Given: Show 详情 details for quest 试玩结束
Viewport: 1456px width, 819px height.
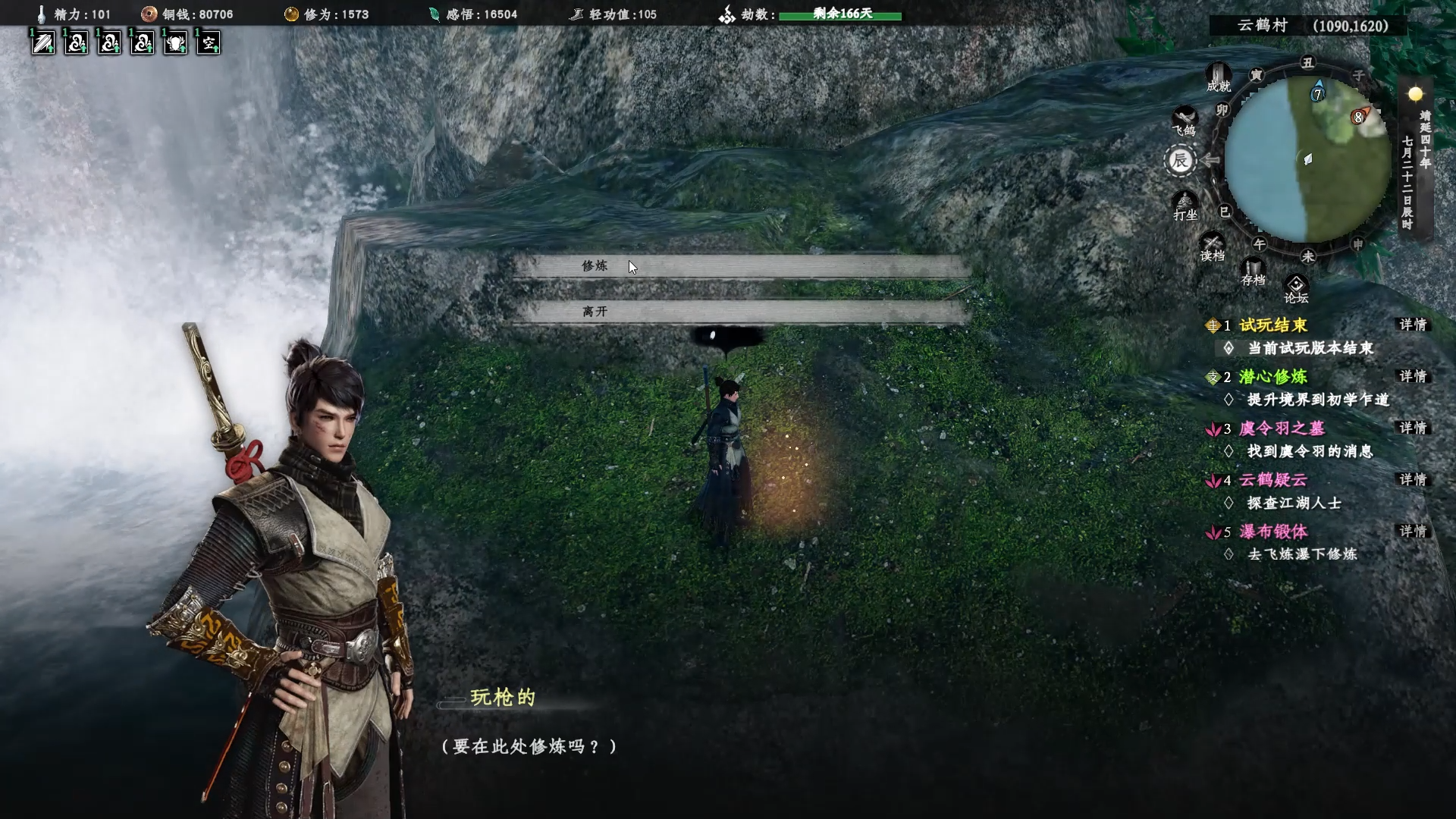Looking at the screenshot, I should [1413, 325].
